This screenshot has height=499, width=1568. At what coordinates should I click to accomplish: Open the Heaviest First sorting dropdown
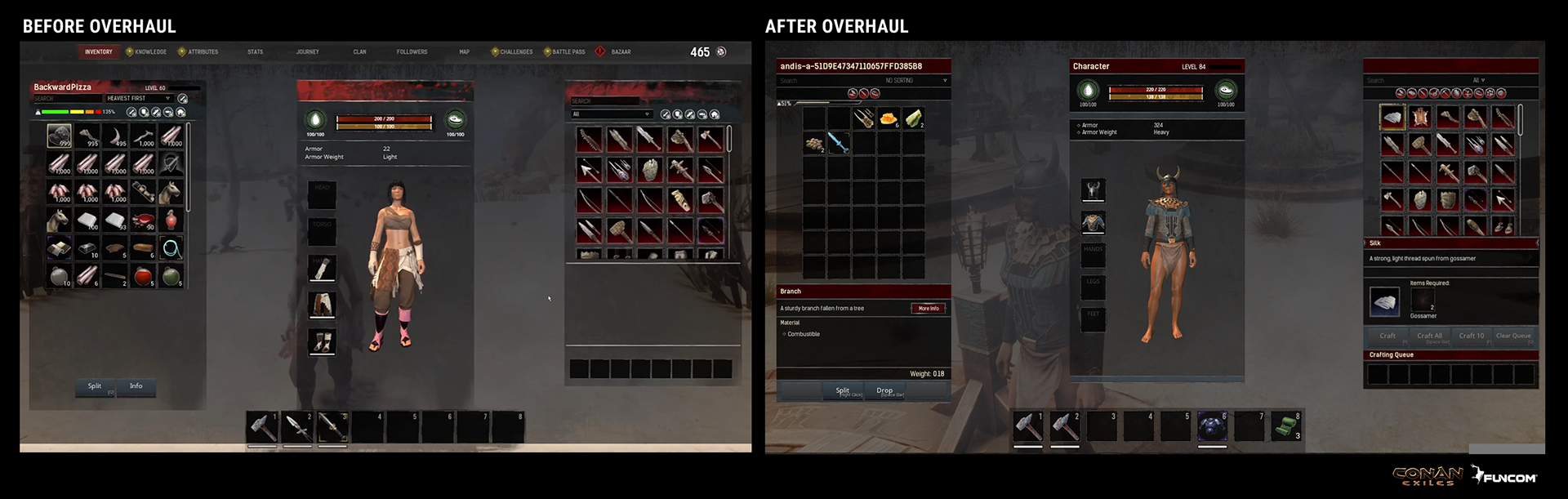coord(139,99)
